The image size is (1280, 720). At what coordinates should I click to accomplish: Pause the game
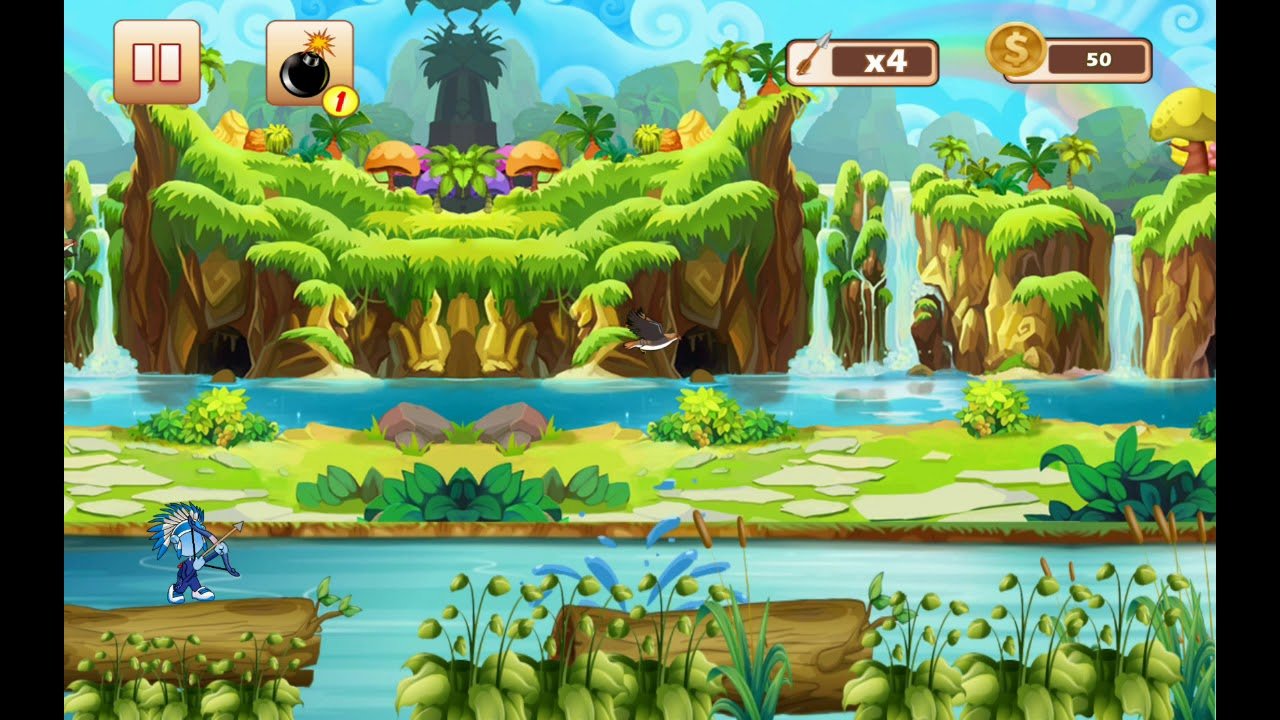coord(157,62)
